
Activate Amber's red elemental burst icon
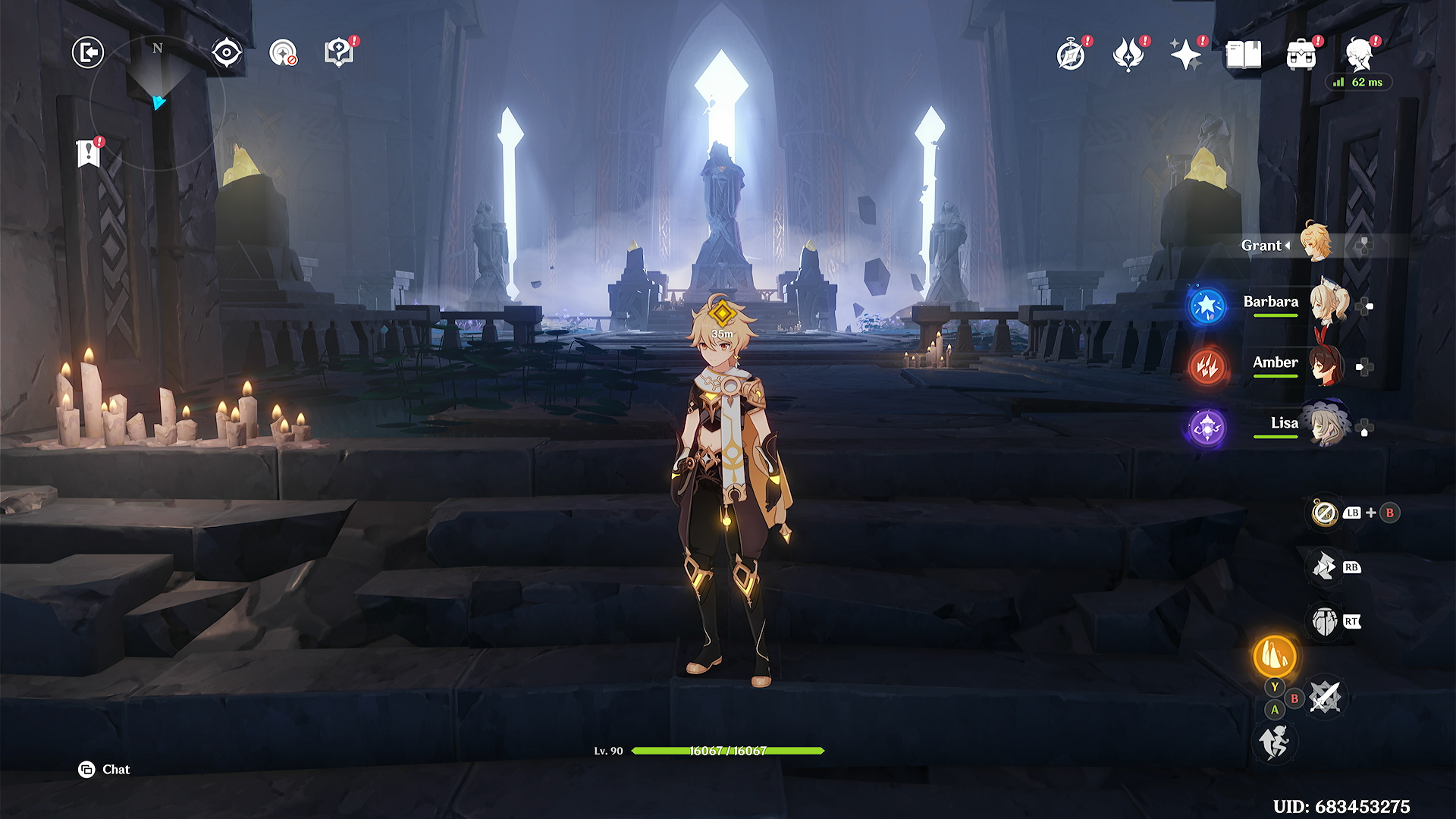[x=1207, y=367]
